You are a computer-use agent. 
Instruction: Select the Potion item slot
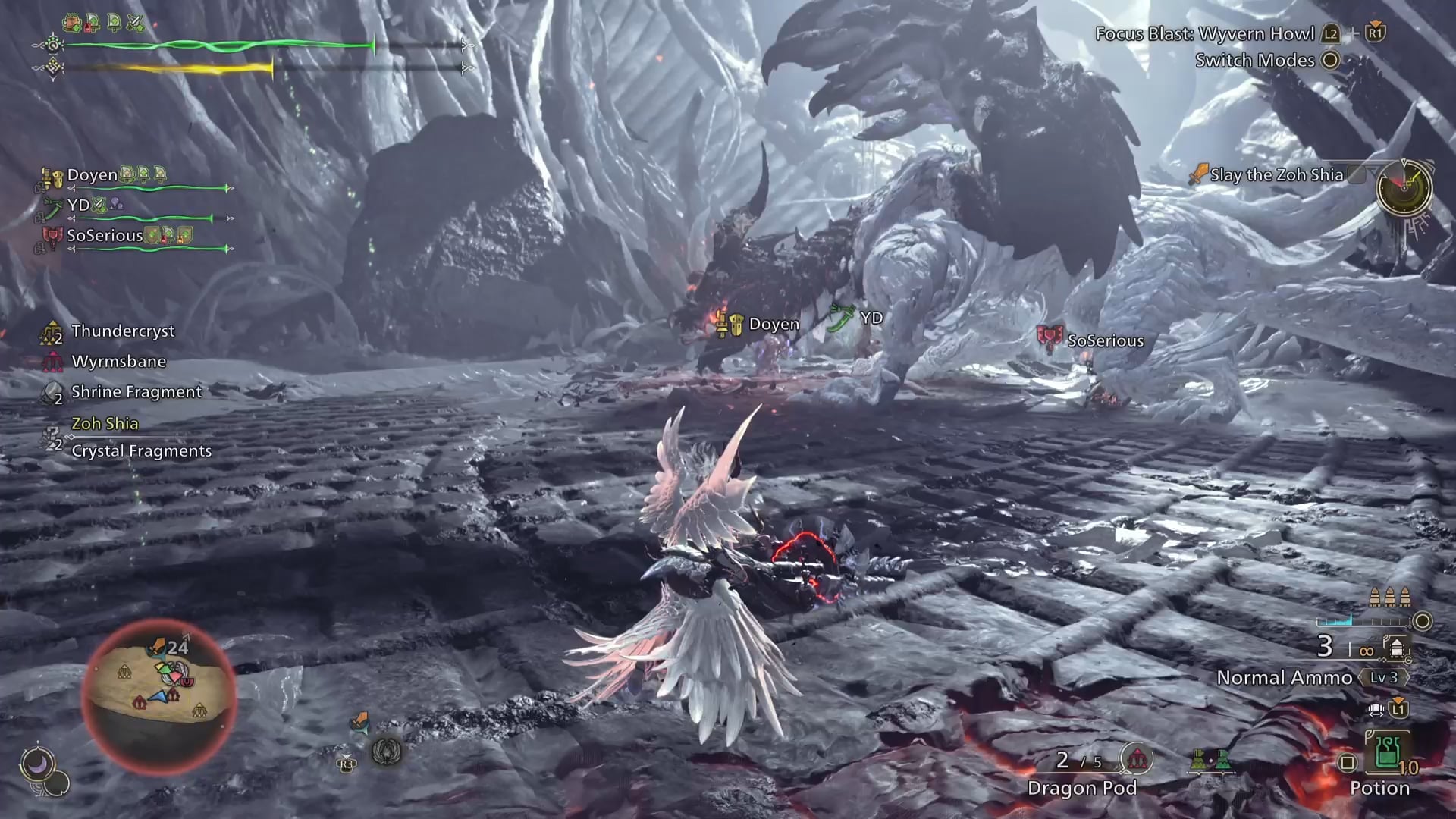click(1387, 753)
